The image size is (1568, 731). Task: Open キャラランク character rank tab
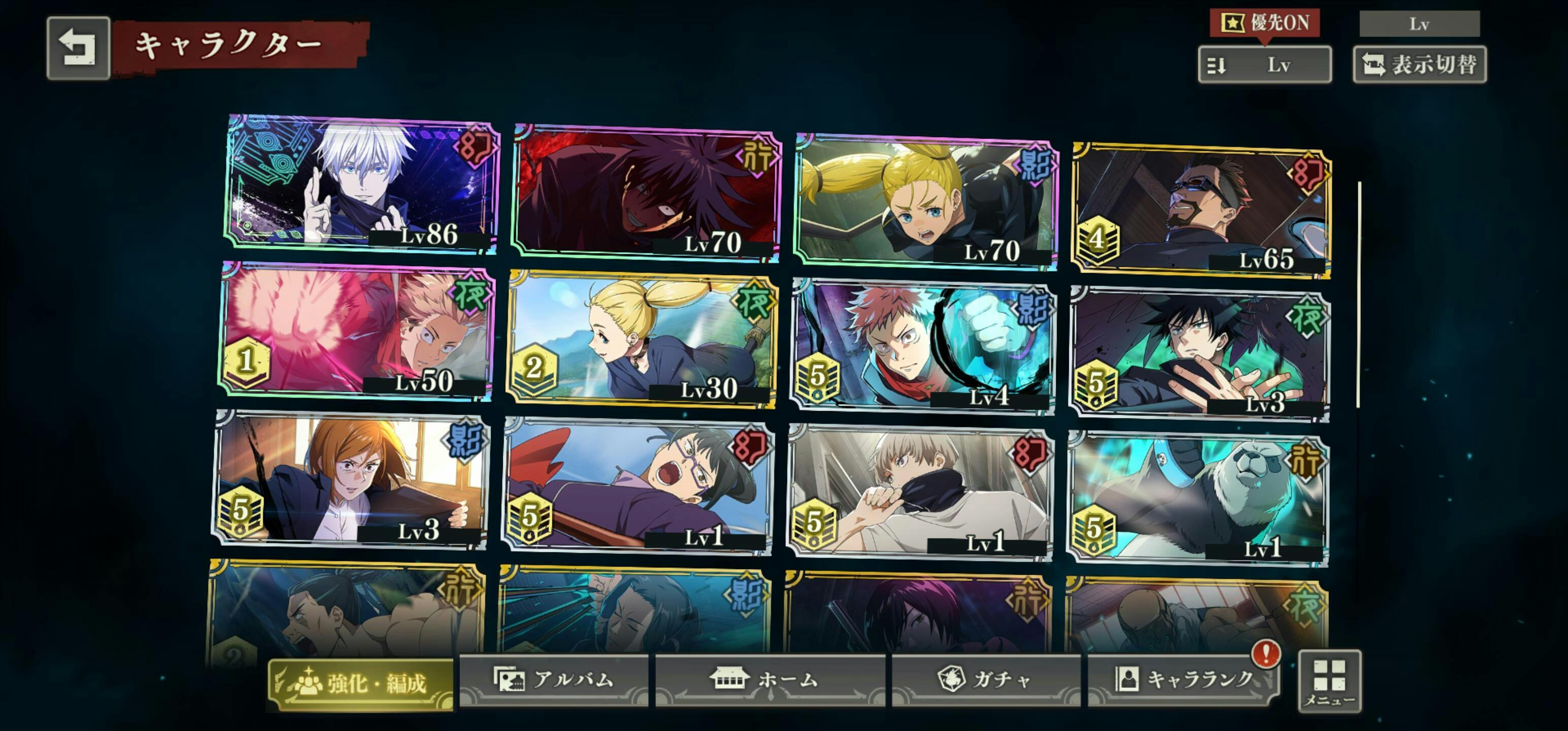(1183, 680)
